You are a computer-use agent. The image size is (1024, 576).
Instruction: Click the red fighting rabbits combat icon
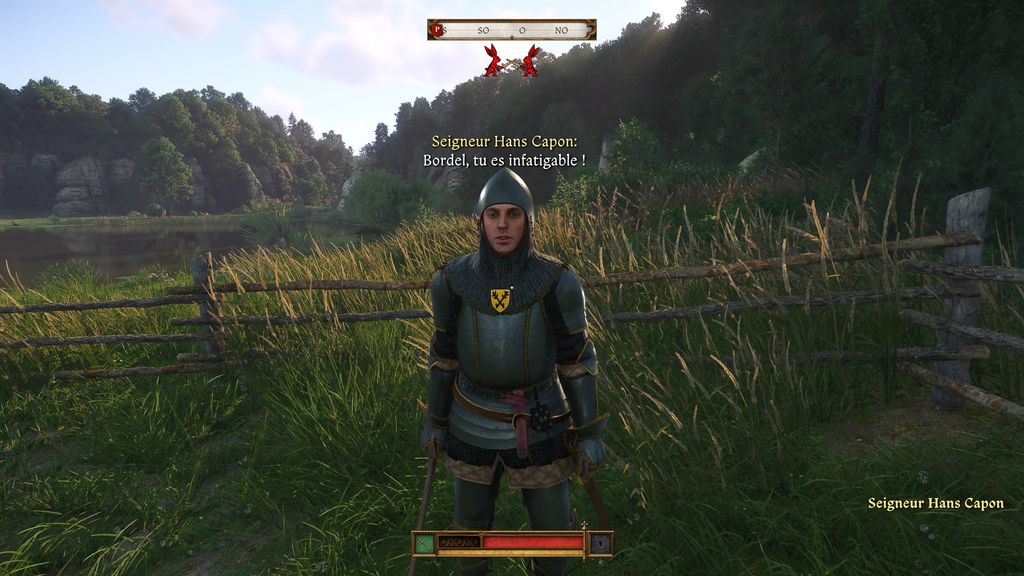pyautogui.click(x=511, y=61)
